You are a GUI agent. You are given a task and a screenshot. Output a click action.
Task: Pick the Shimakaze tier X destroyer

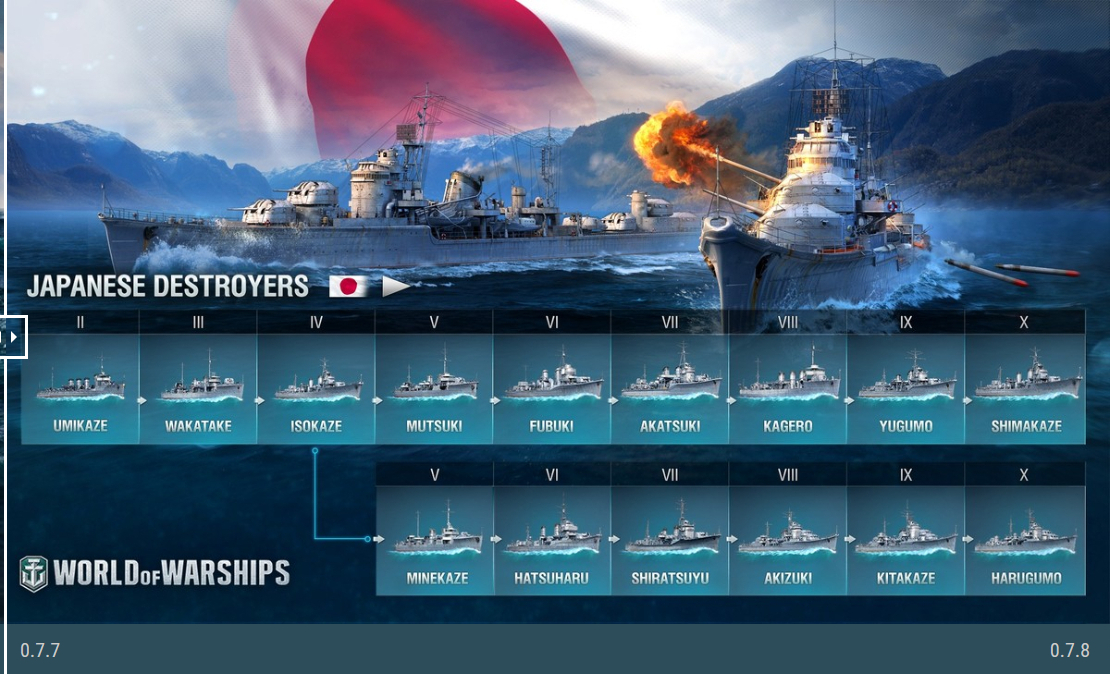[1025, 389]
